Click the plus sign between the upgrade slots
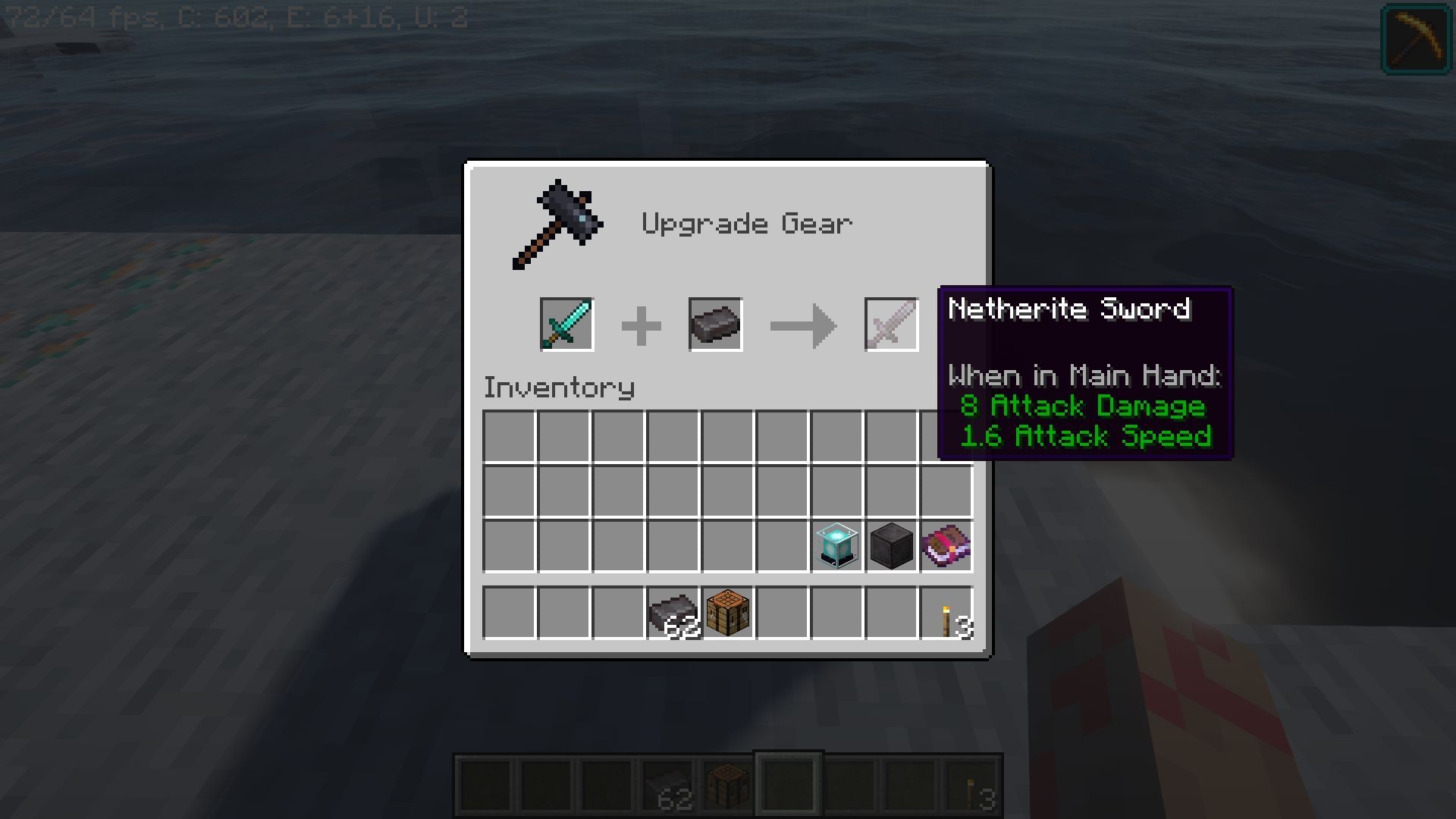Viewport: 1456px width, 819px height. (641, 324)
